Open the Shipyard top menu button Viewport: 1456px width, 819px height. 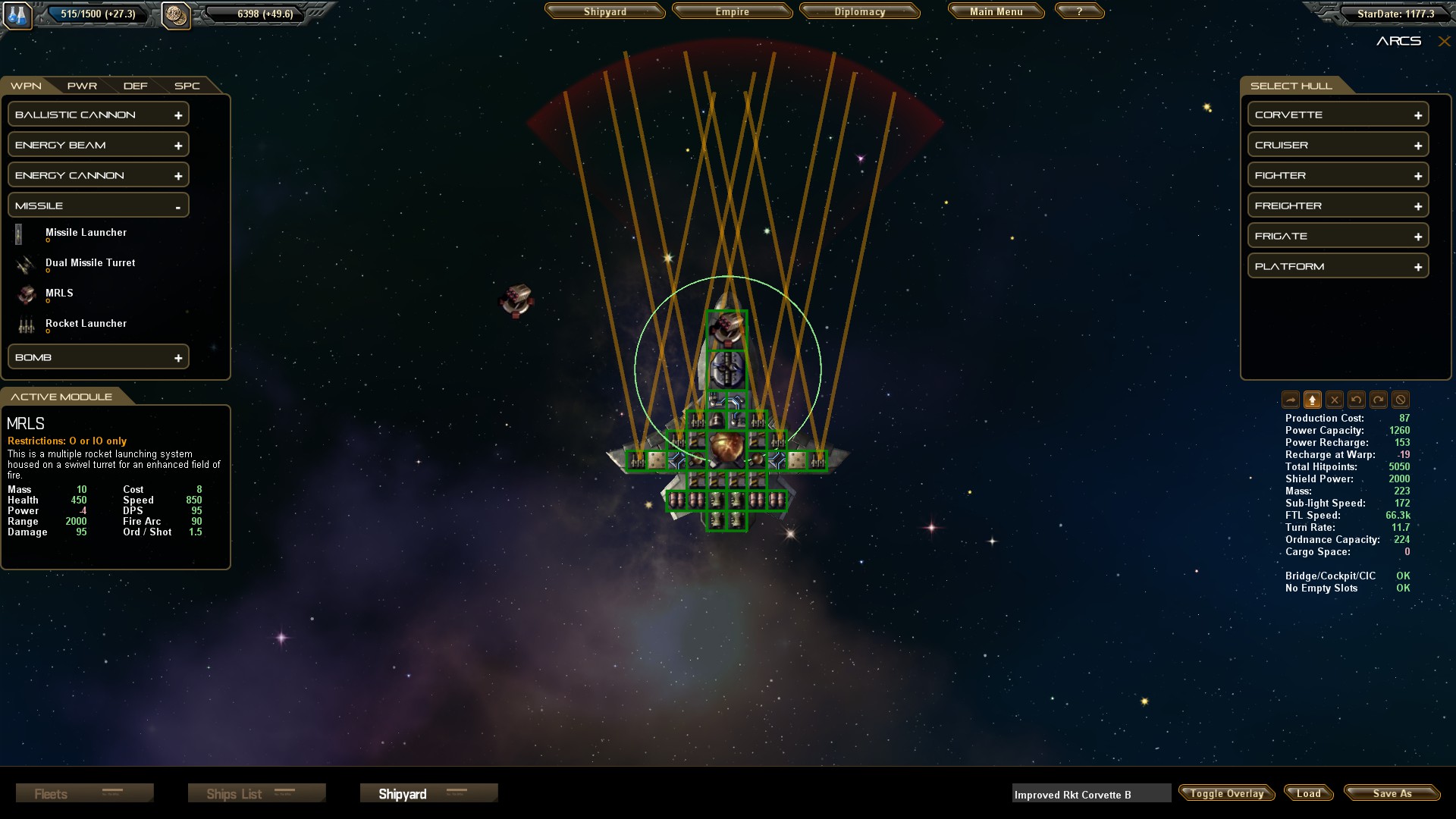(604, 12)
